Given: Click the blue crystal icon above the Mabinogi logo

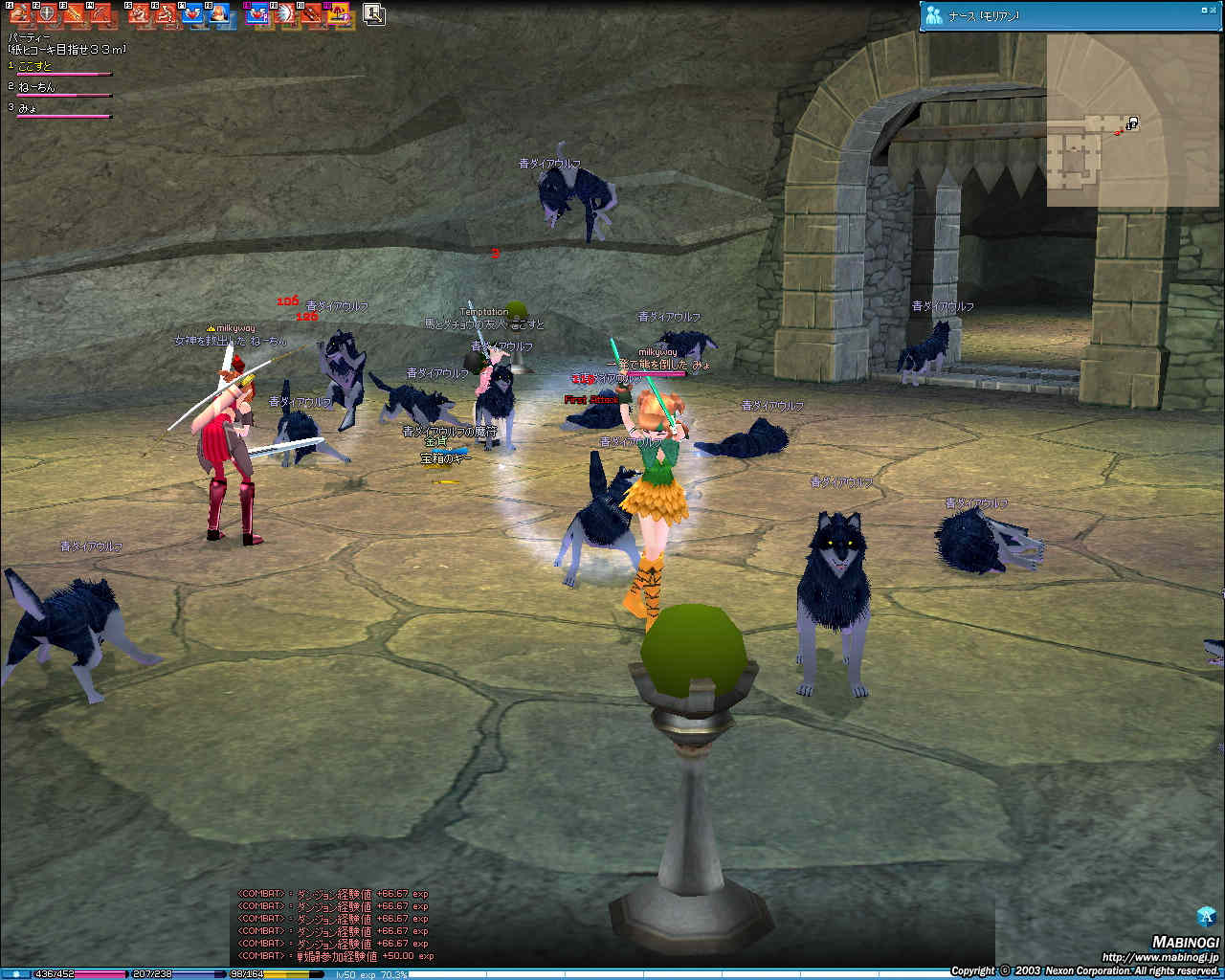Looking at the screenshot, I should tap(1206, 916).
